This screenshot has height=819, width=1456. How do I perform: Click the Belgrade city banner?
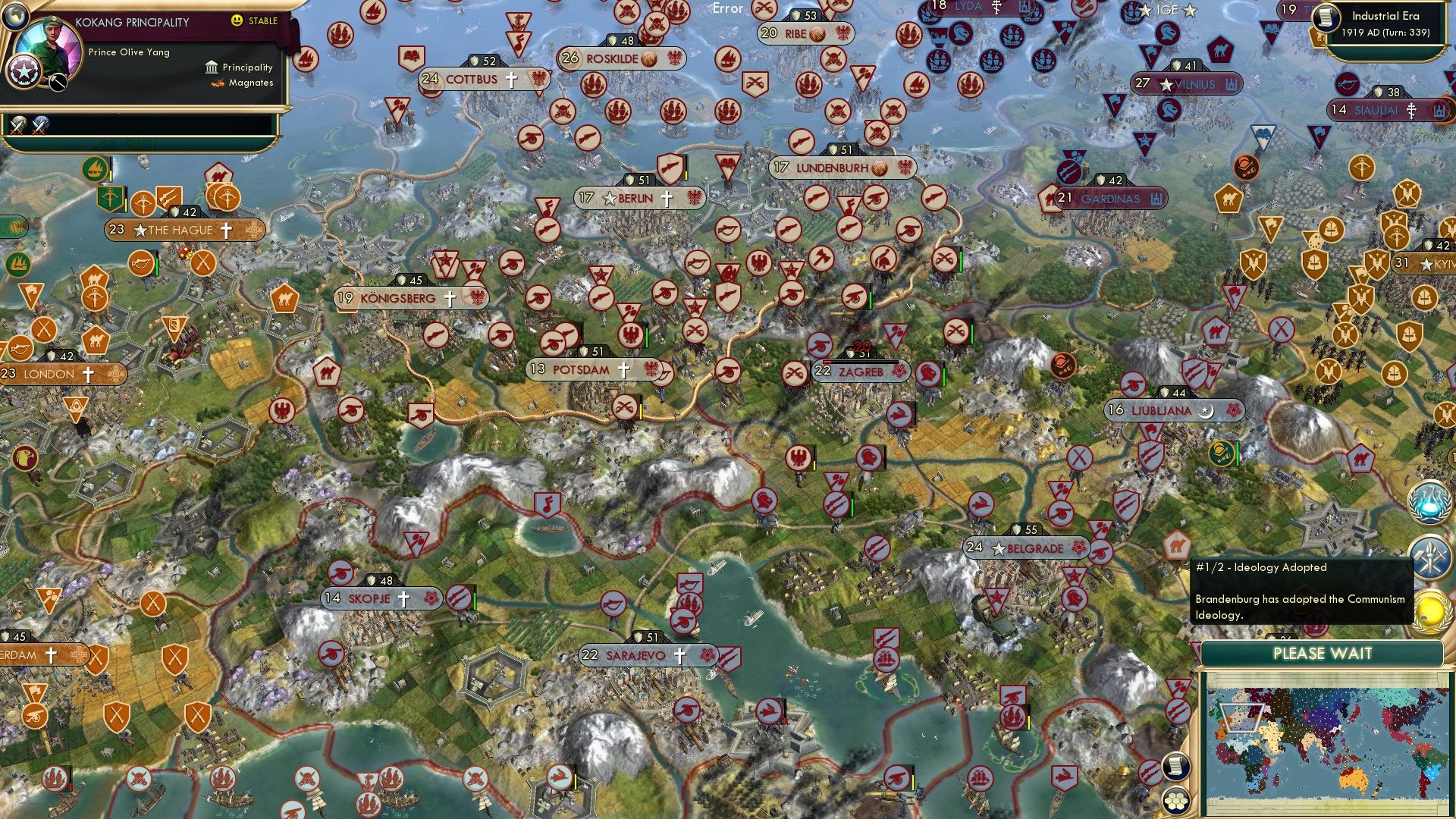[1025, 548]
